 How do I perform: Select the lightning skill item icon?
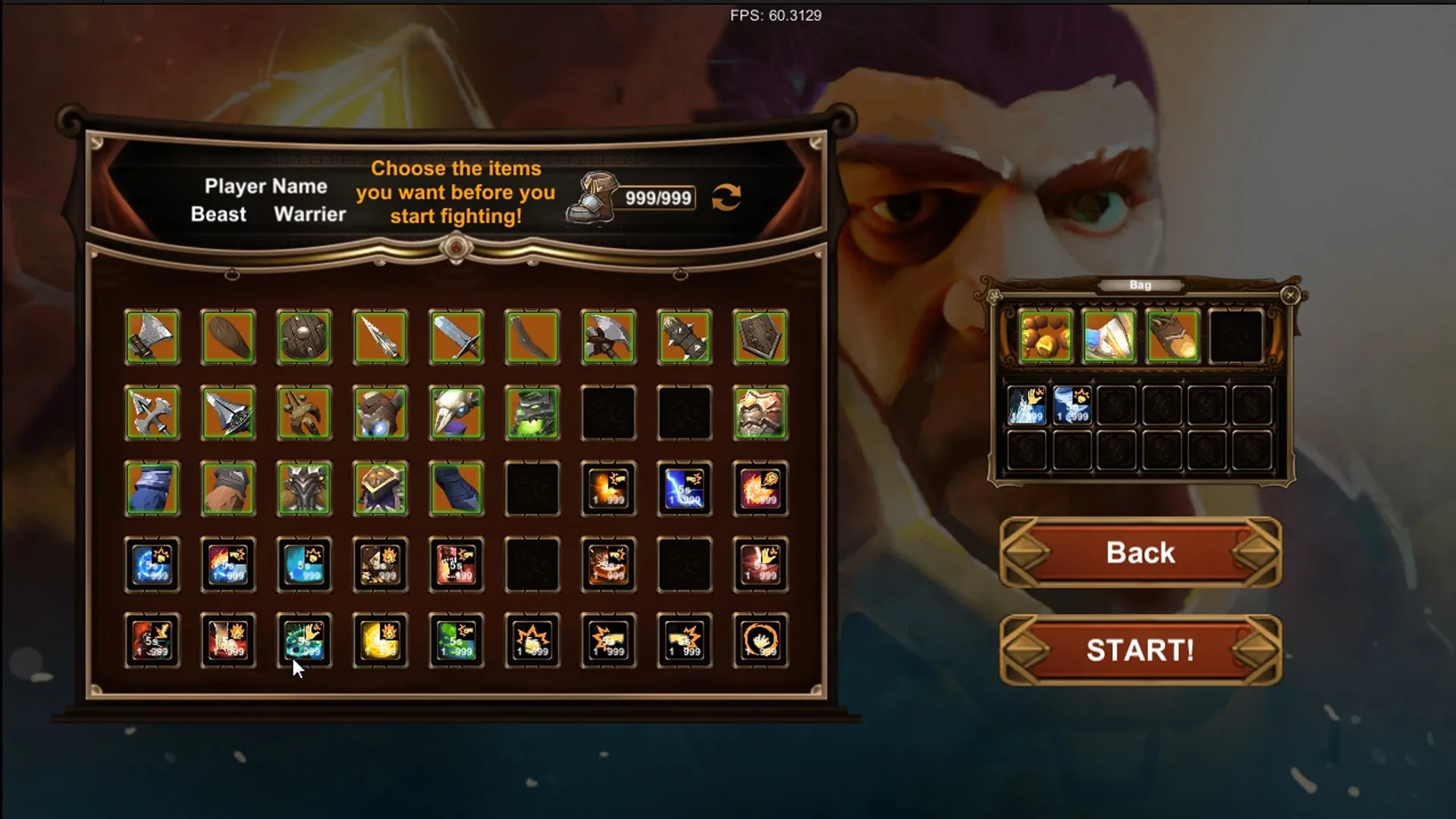pyautogui.click(x=683, y=489)
